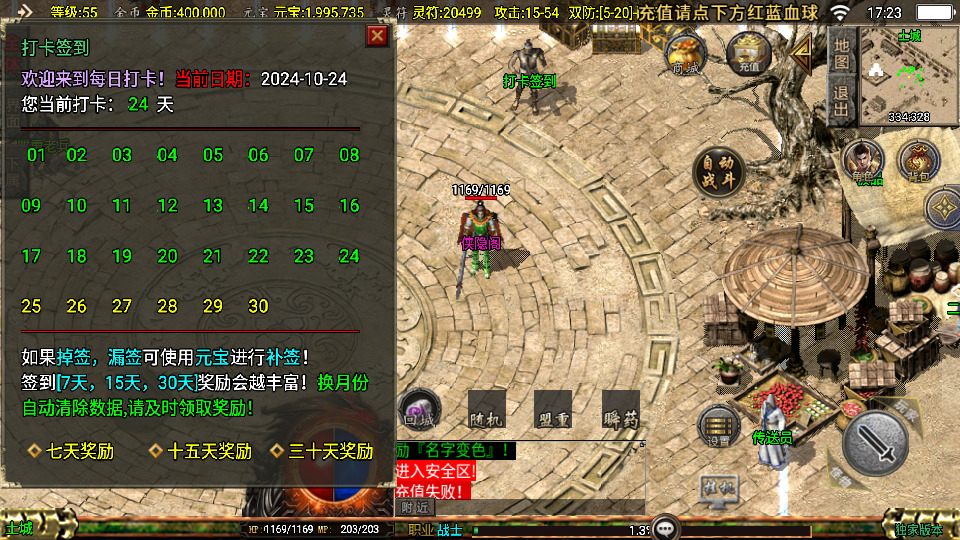The height and width of the screenshot is (540, 960).
Task: Select day 25 on the check-in calendar
Action: (x=31, y=306)
